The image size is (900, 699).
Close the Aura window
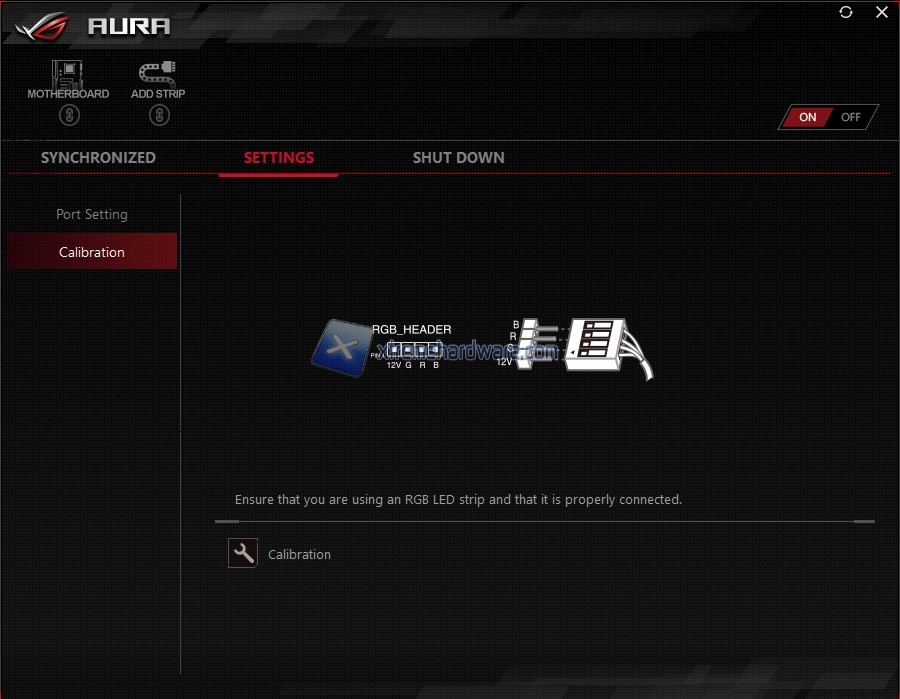coord(881,12)
